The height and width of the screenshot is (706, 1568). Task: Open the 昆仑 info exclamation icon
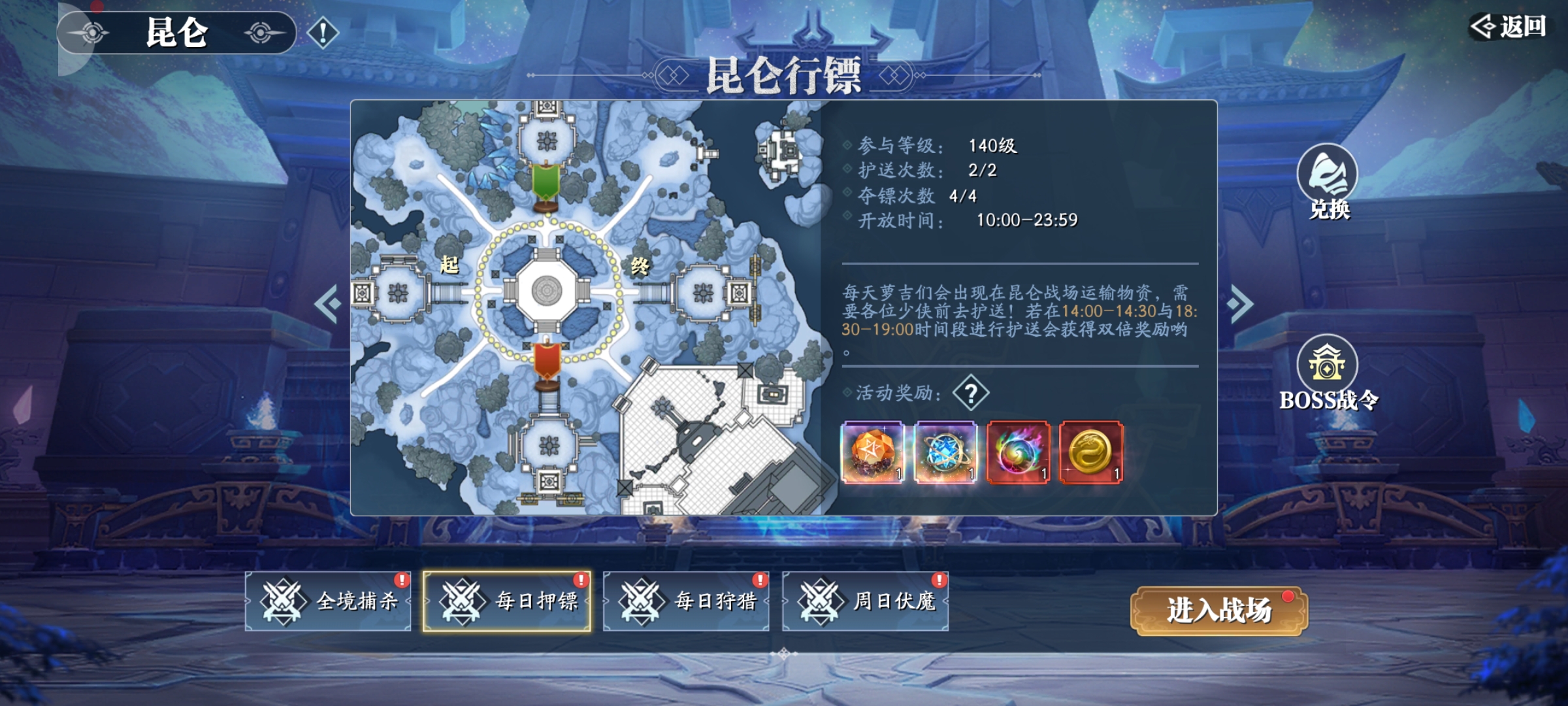pyautogui.click(x=323, y=33)
